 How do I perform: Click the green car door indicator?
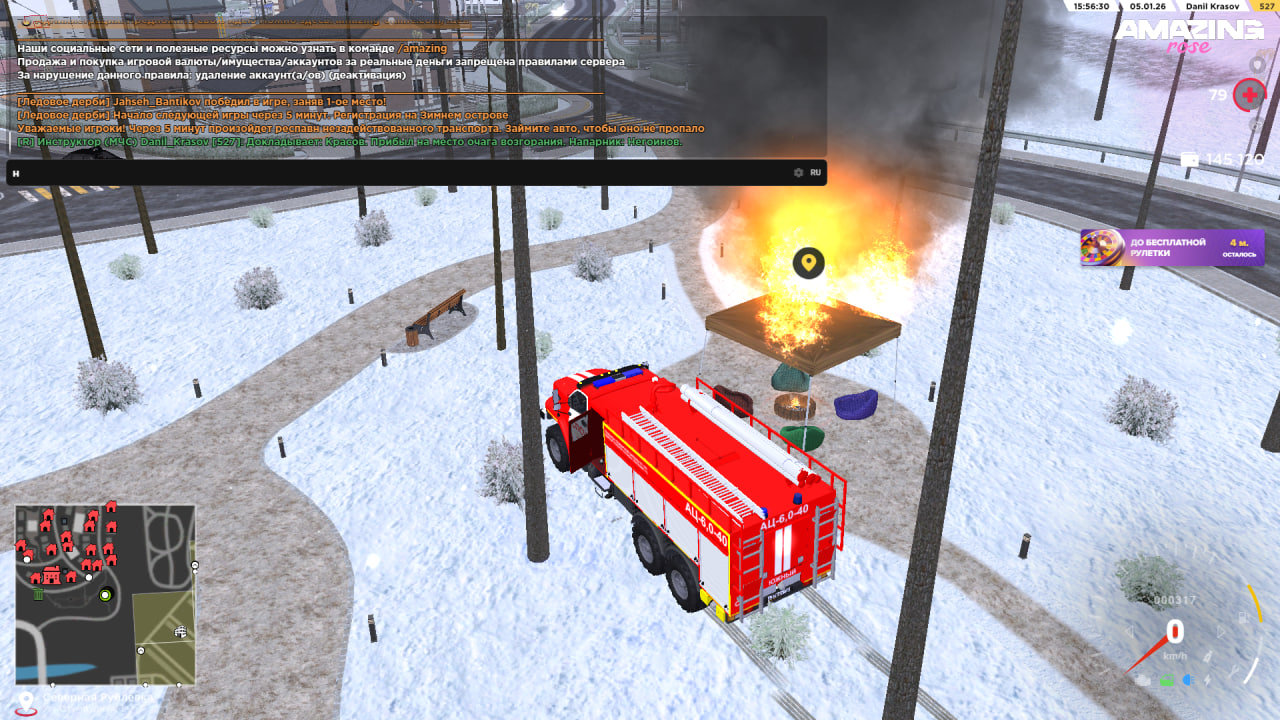(x=1166, y=681)
